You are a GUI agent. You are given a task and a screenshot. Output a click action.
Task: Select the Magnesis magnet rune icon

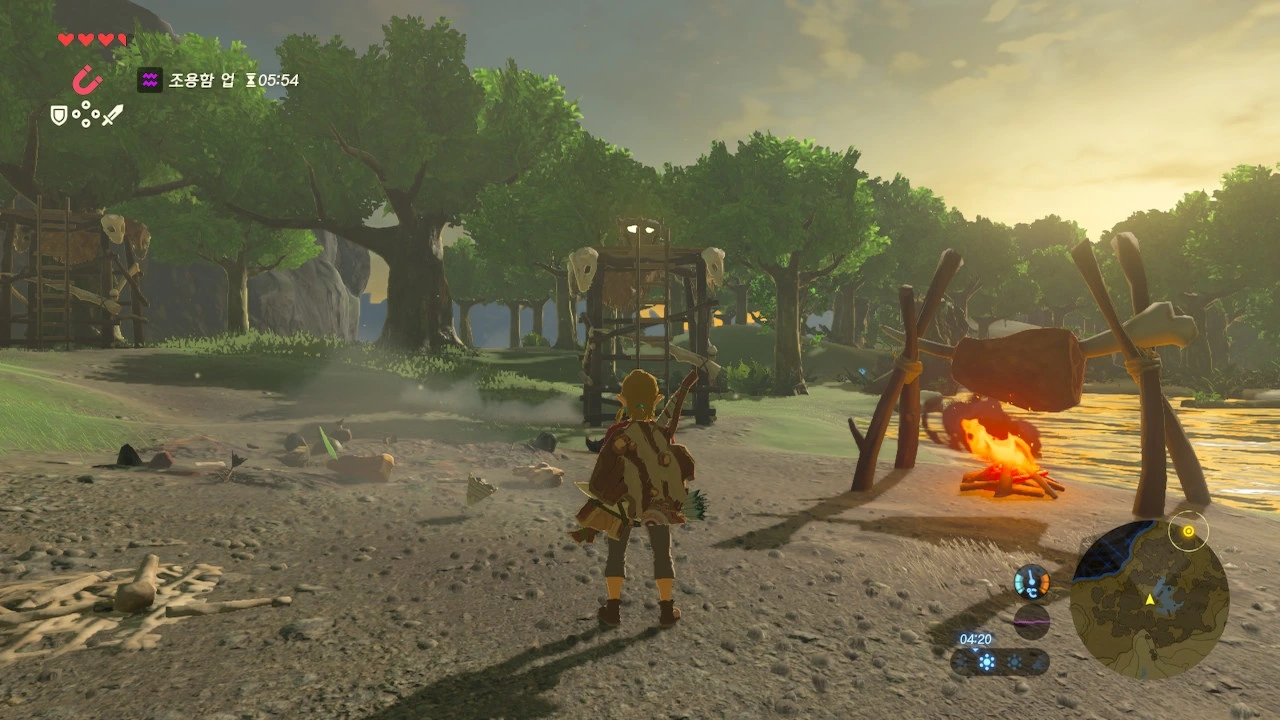click(87, 79)
